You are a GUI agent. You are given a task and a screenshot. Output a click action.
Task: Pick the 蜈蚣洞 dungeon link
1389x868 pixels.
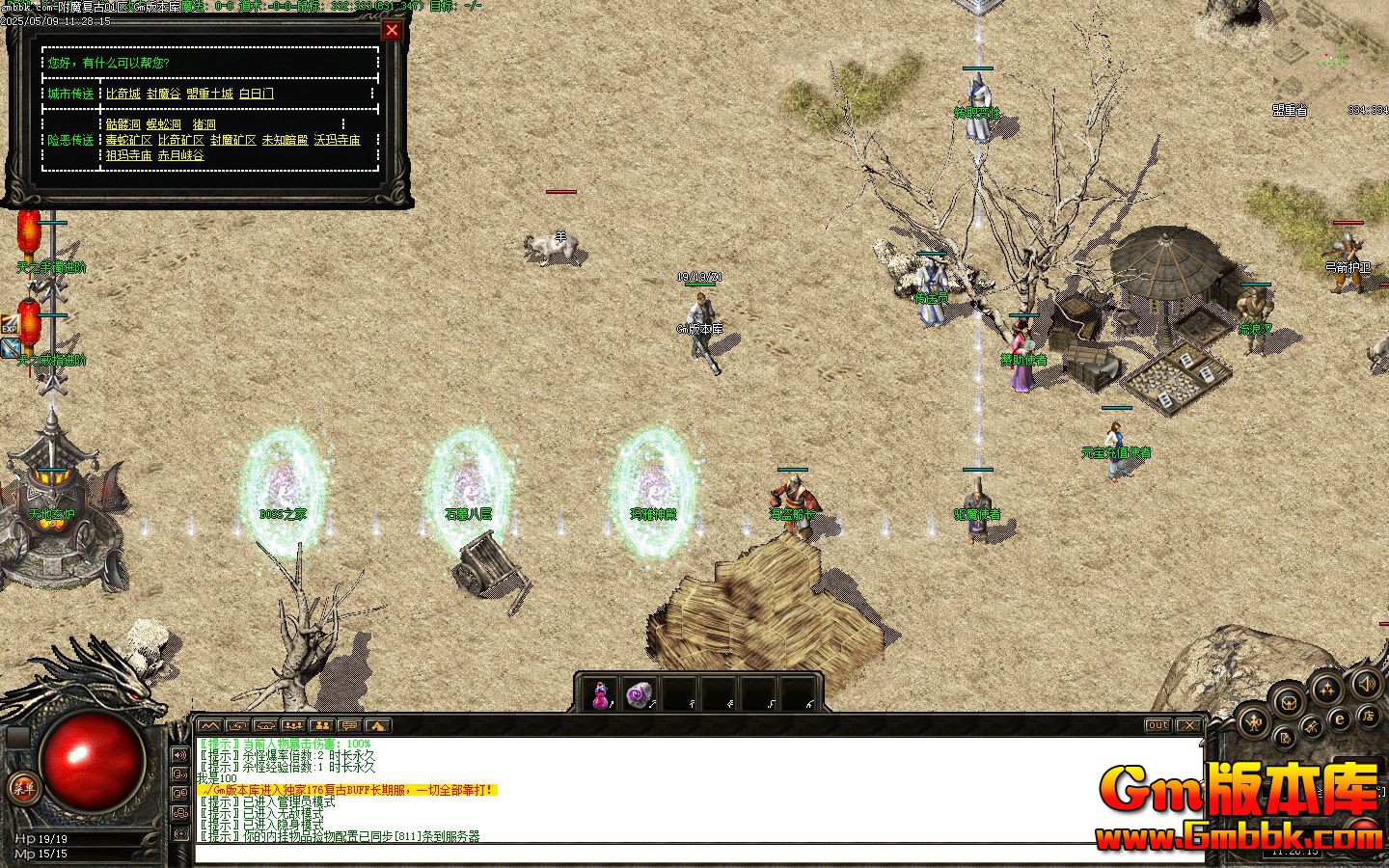(164, 124)
